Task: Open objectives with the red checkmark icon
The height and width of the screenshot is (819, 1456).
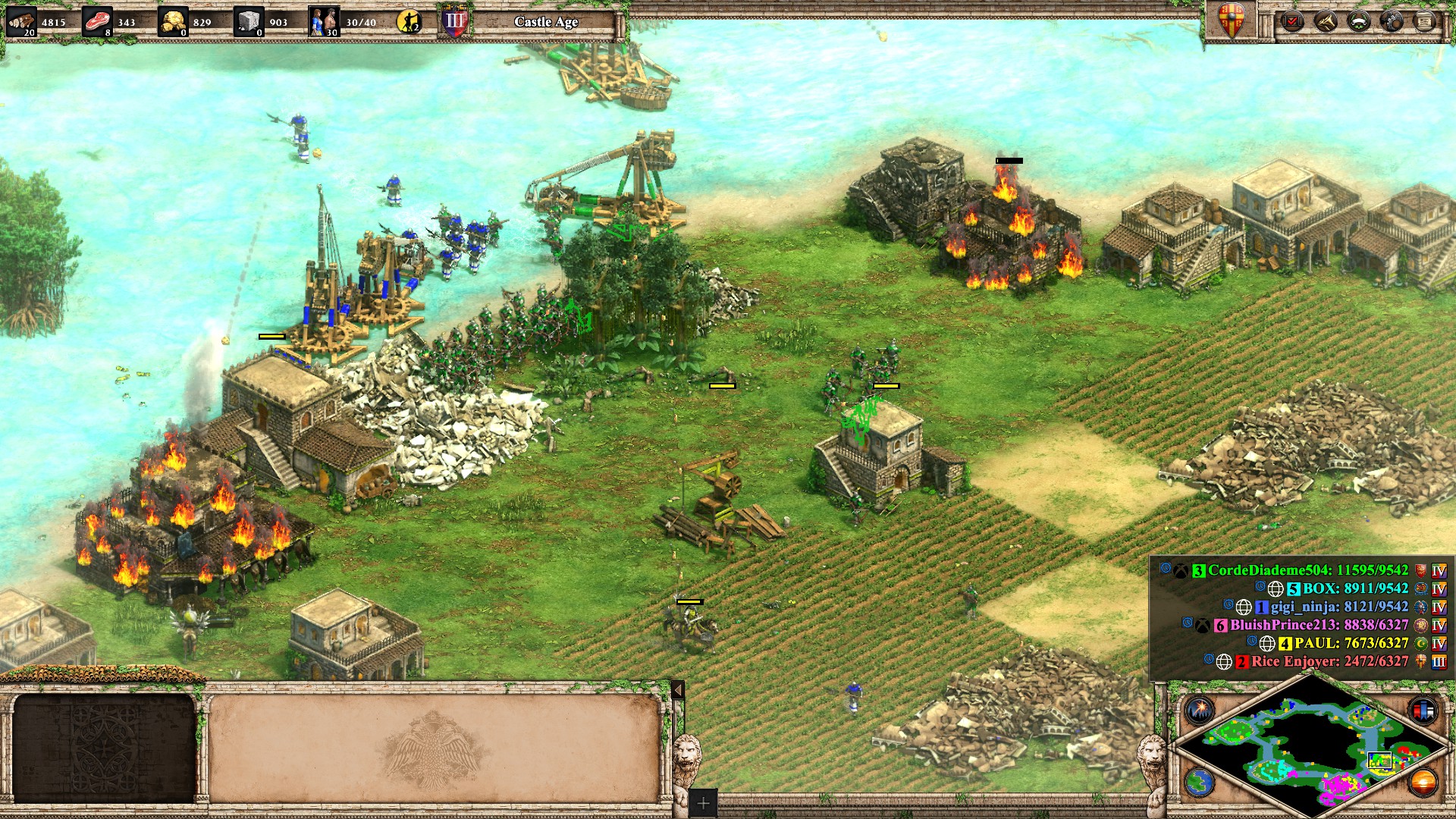Action: click(1291, 21)
